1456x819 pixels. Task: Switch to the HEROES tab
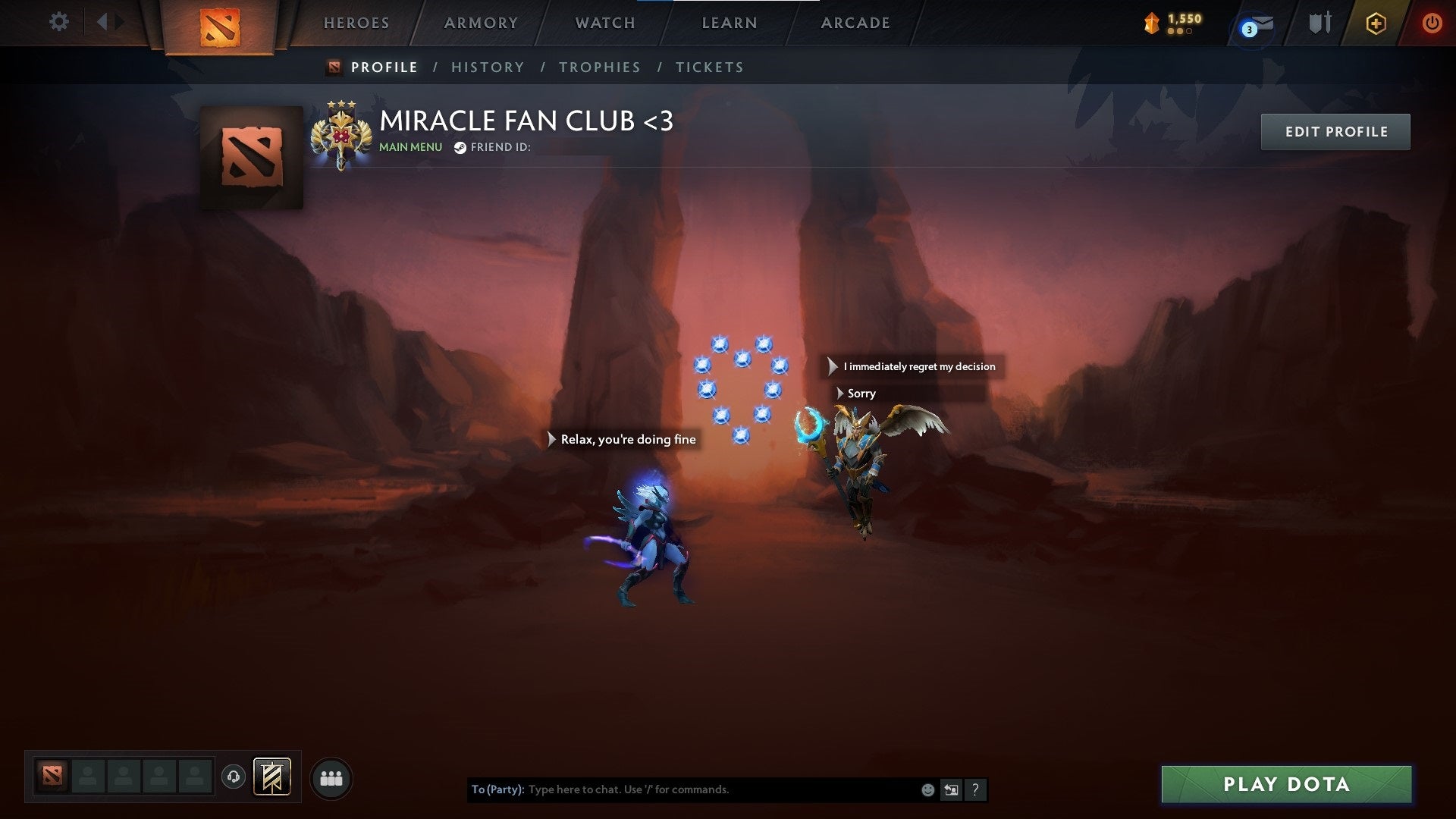point(356,23)
